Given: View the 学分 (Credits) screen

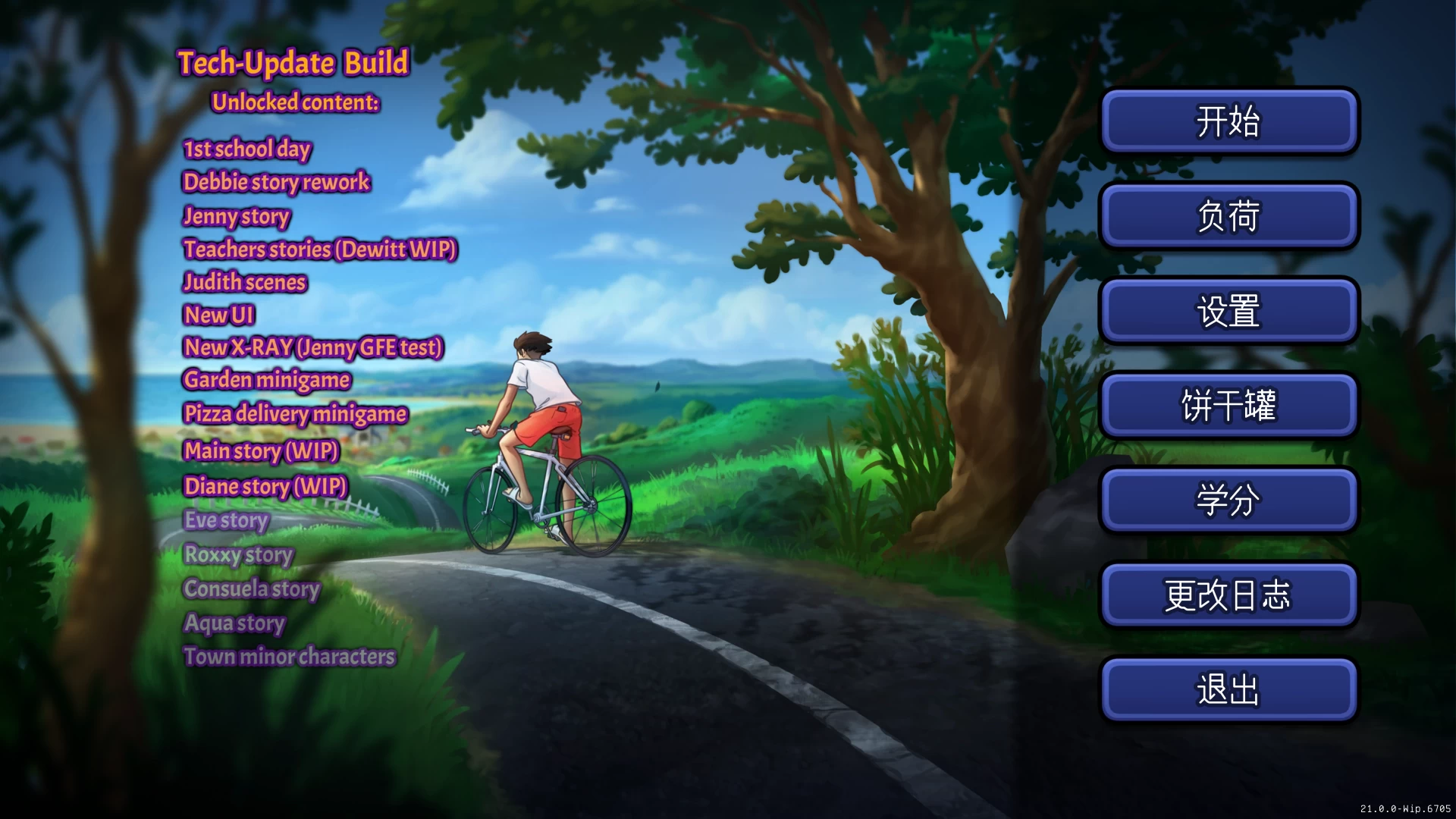Looking at the screenshot, I should click(x=1228, y=500).
